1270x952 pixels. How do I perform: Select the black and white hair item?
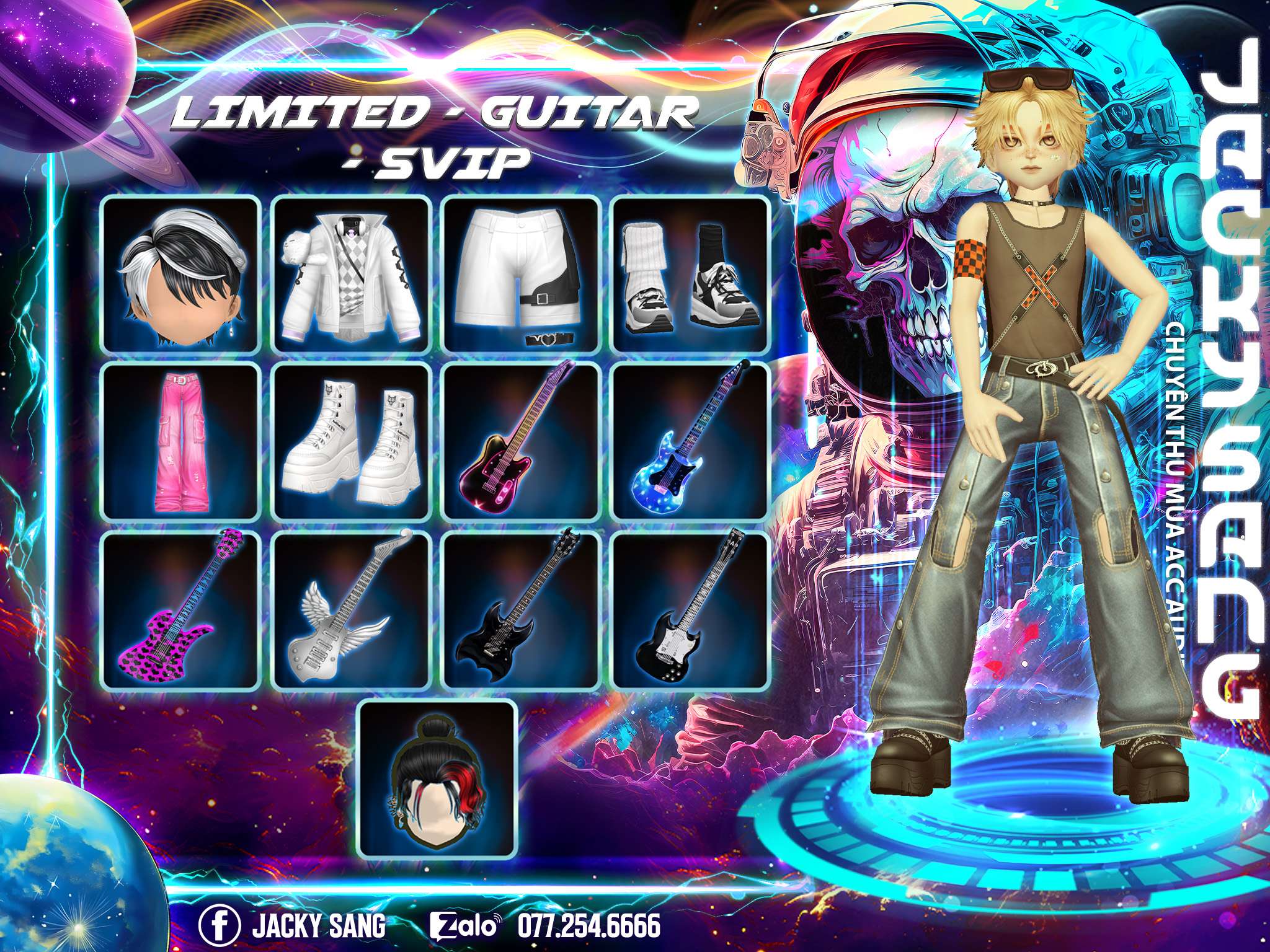[x=180, y=275]
